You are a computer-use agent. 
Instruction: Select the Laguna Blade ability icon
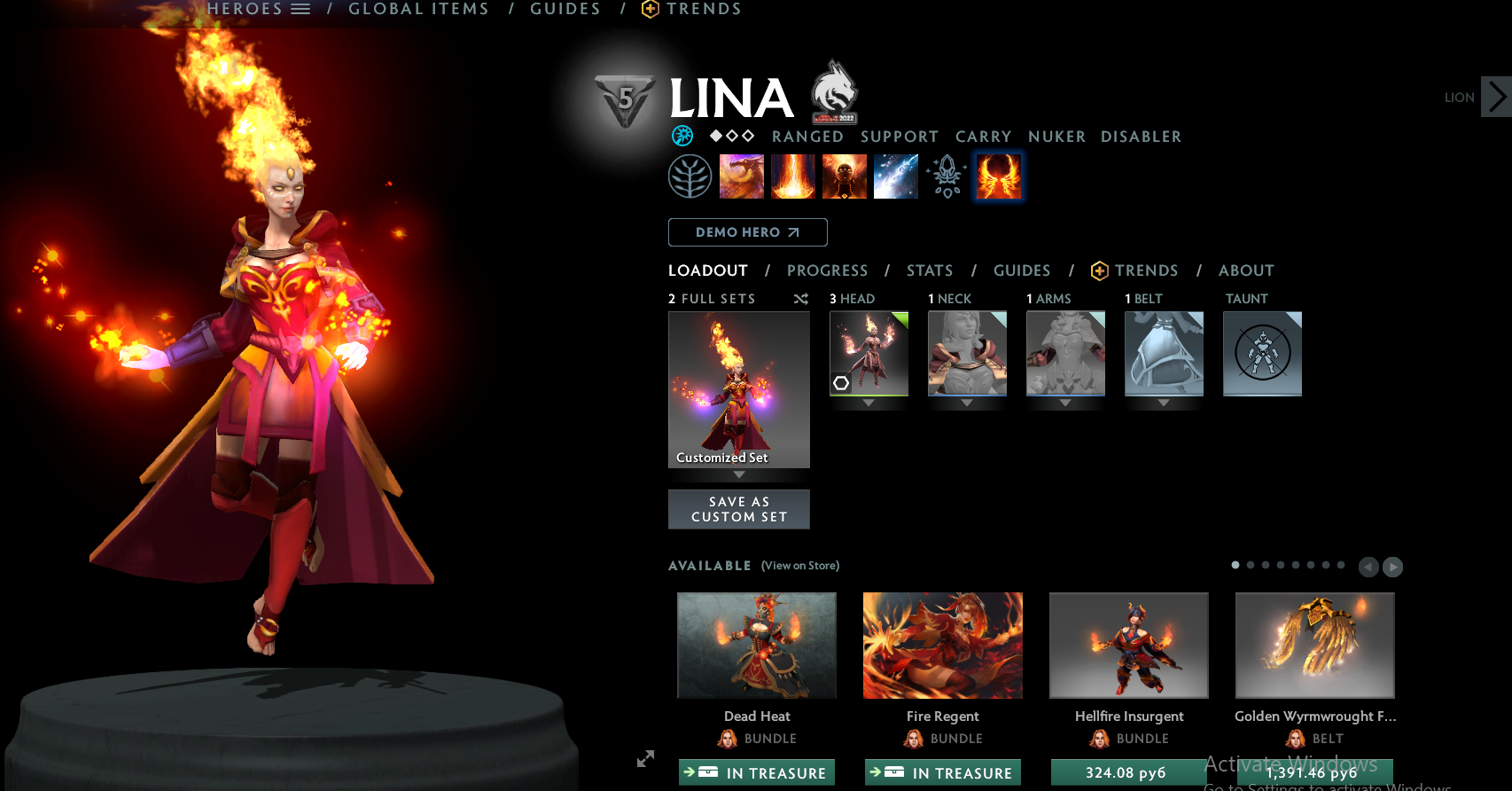coord(895,176)
